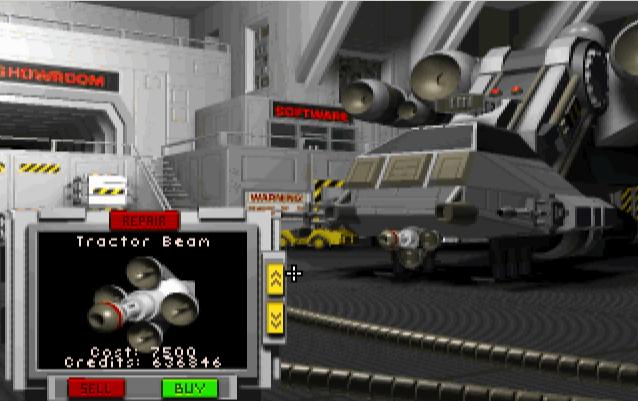Screen dimensions: 638x401
Task: Click the red REPAIR button
Action: click(x=144, y=220)
